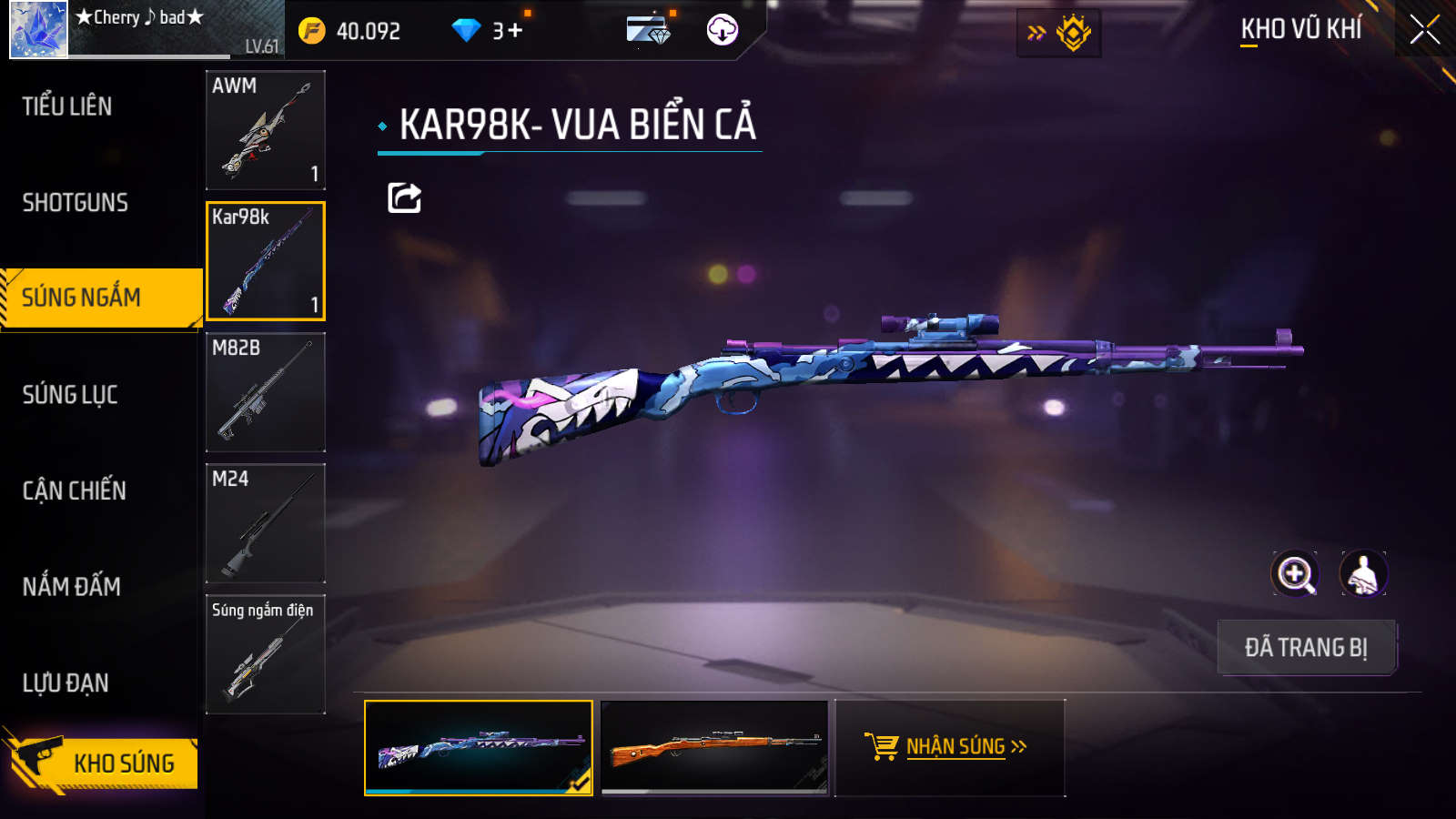This screenshot has width=1456, height=819.
Task: Open the Lựu Đạn category
Action: [x=66, y=682]
